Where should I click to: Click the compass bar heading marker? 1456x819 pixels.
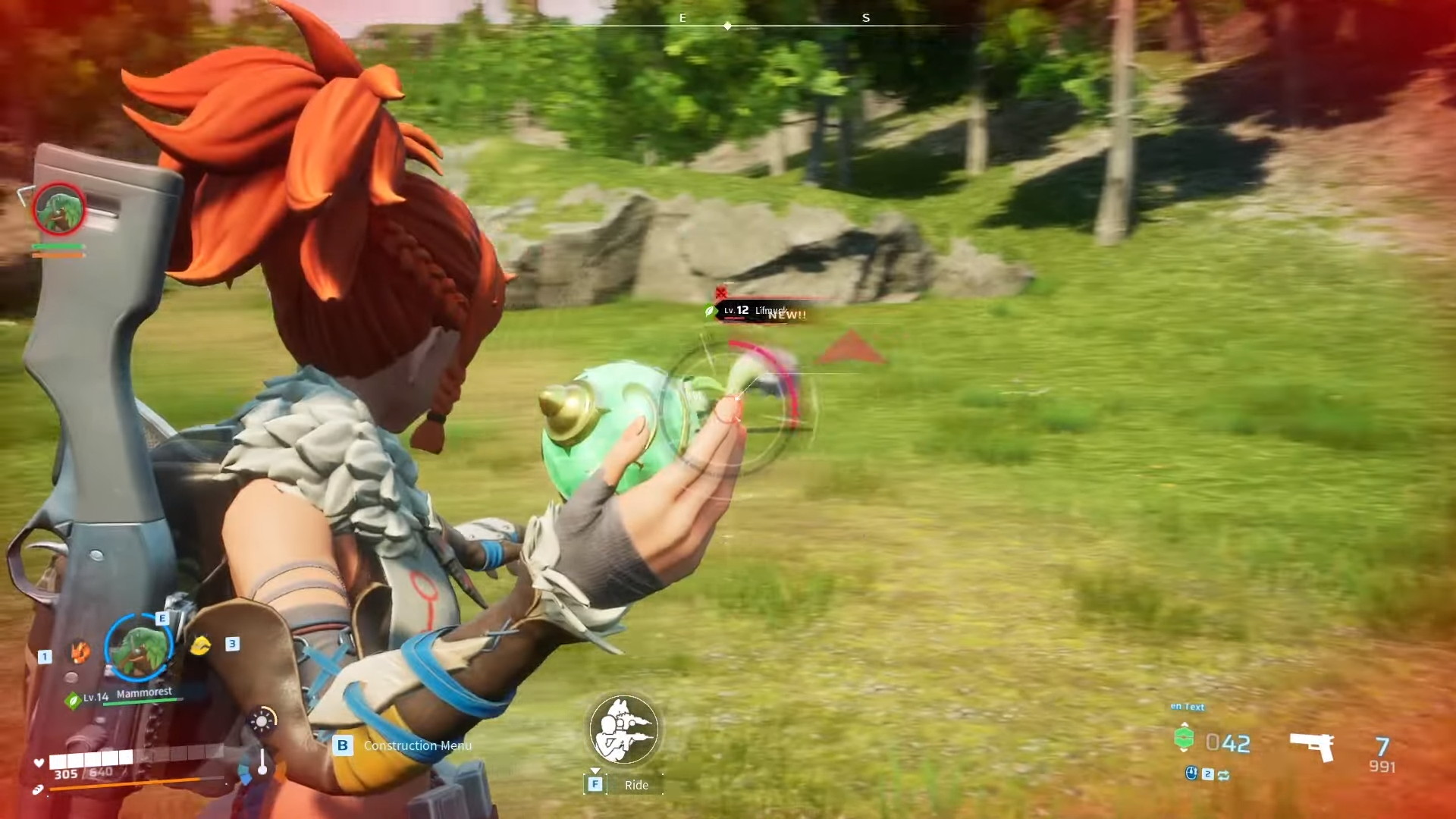coord(727,26)
